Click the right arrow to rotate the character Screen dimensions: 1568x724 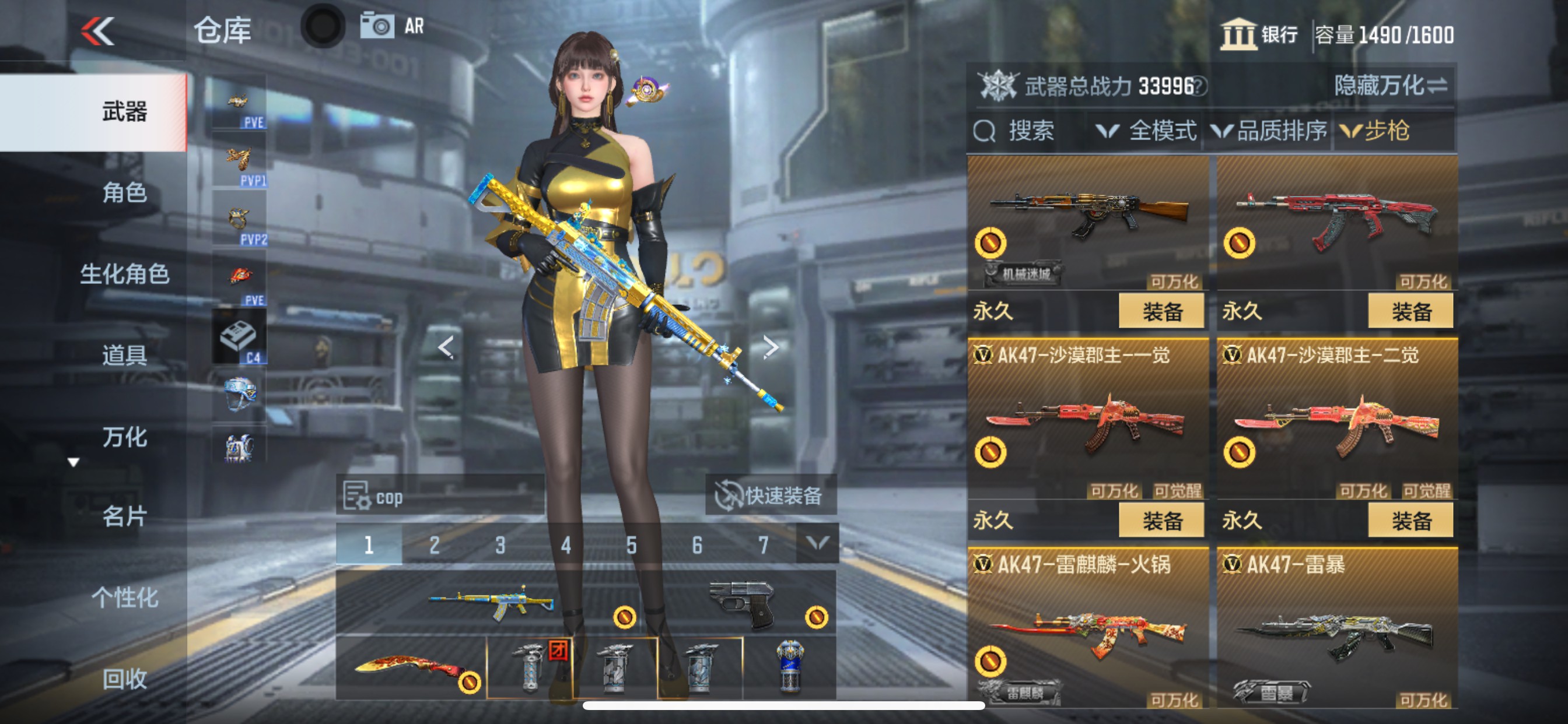[x=771, y=347]
